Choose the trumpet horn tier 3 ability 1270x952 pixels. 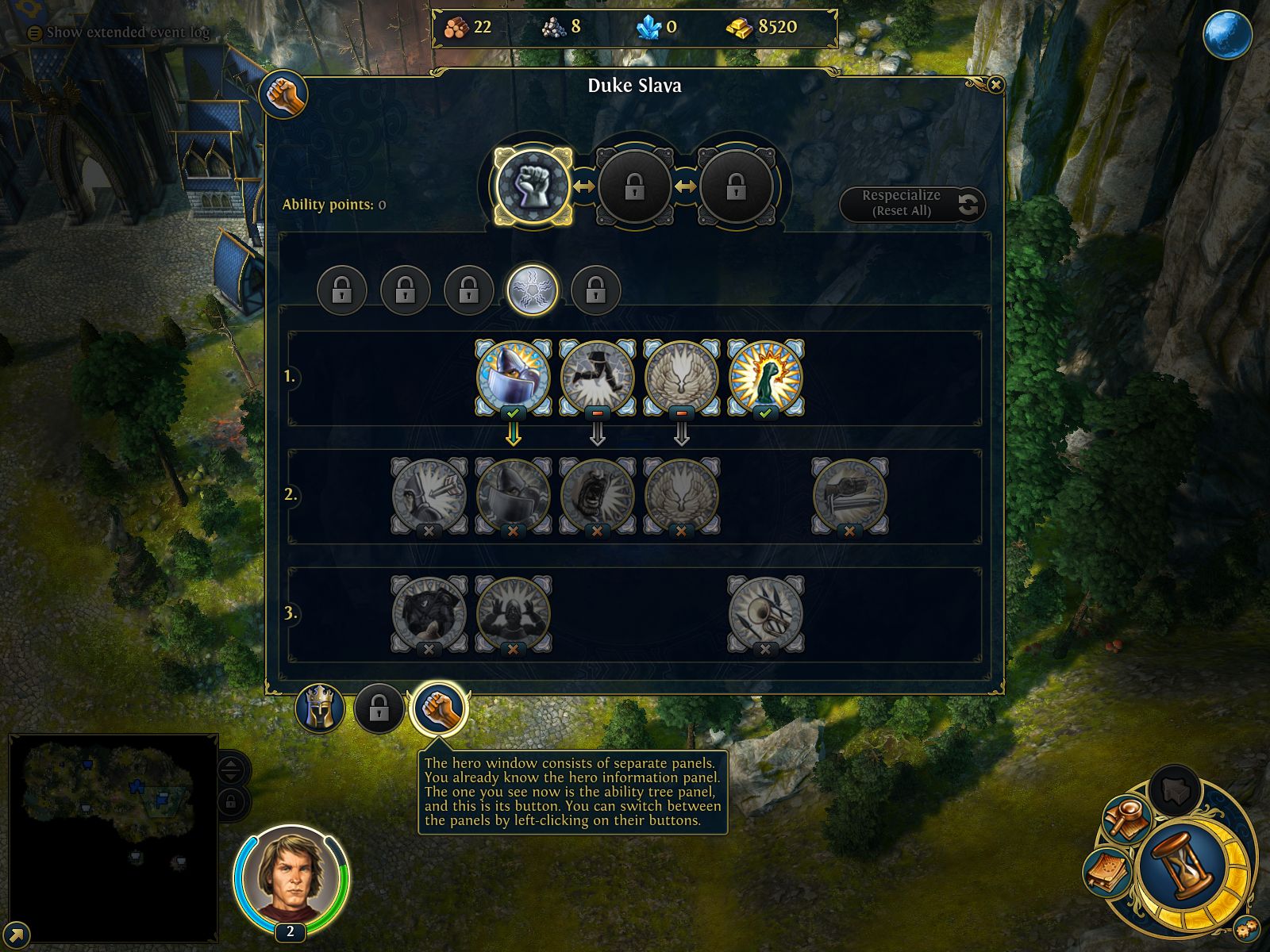(765, 613)
